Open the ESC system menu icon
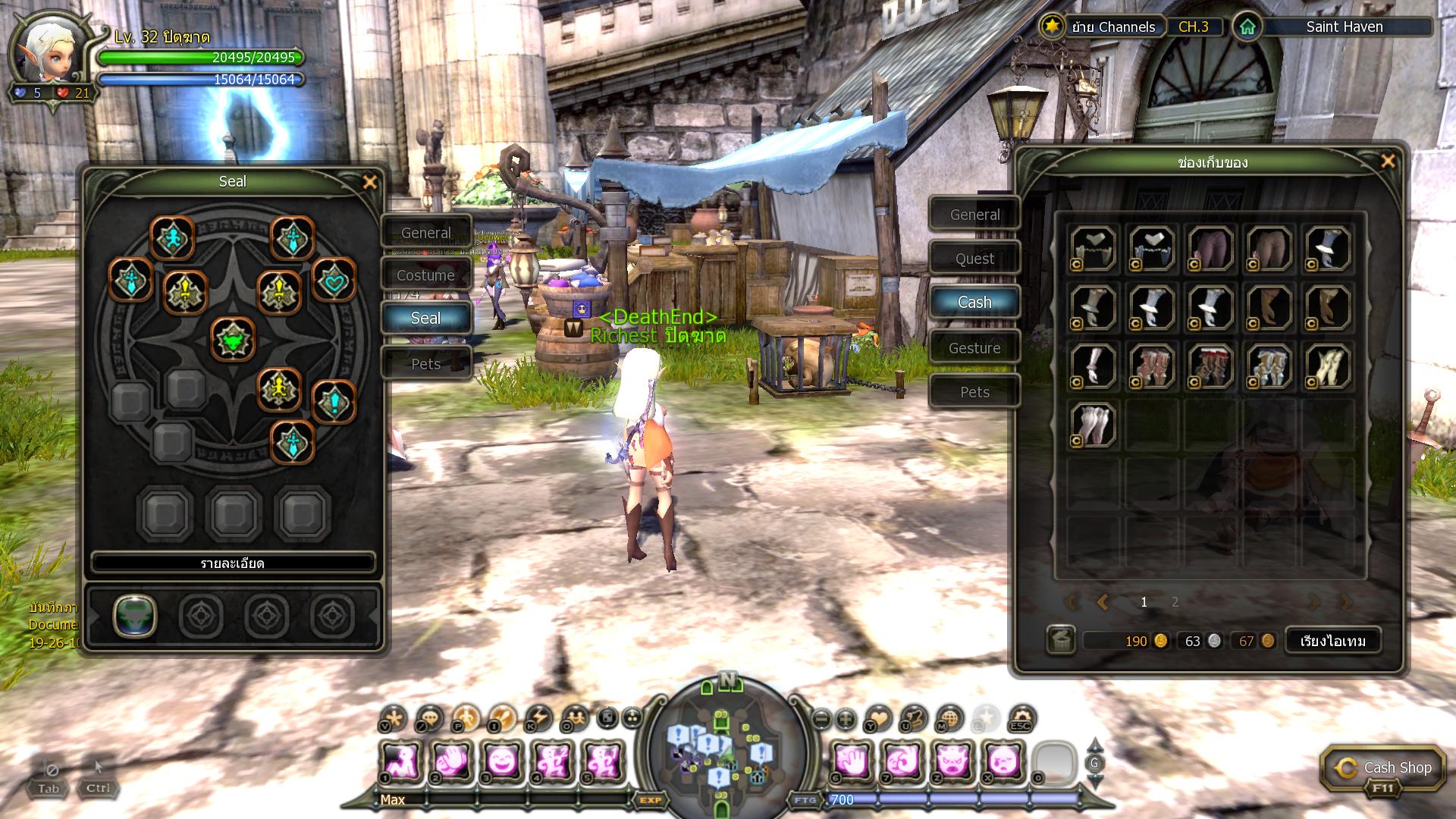Screen dimensions: 1456x819 point(1021,717)
